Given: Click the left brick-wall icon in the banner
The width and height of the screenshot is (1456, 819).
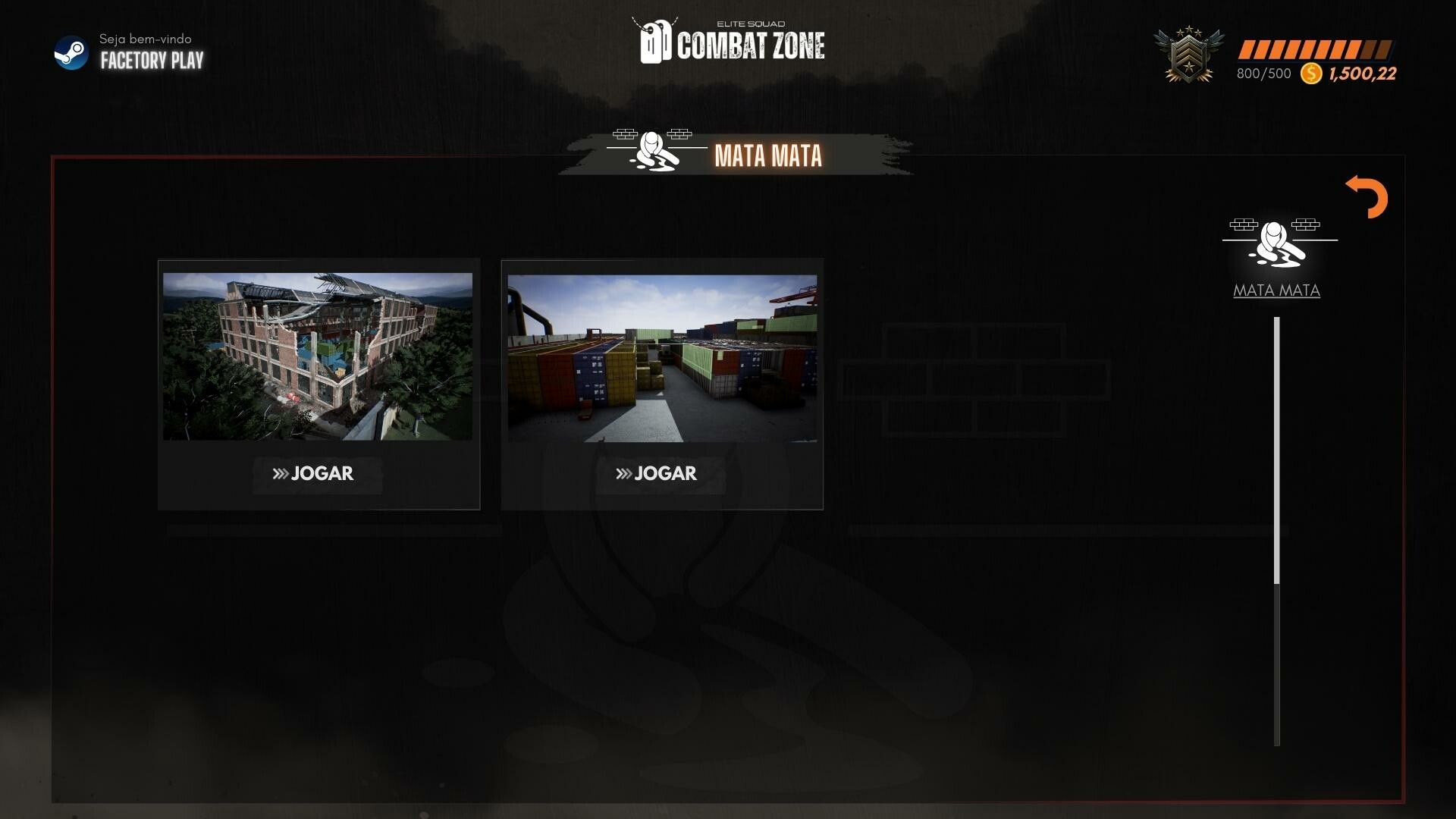Looking at the screenshot, I should tap(626, 136).
